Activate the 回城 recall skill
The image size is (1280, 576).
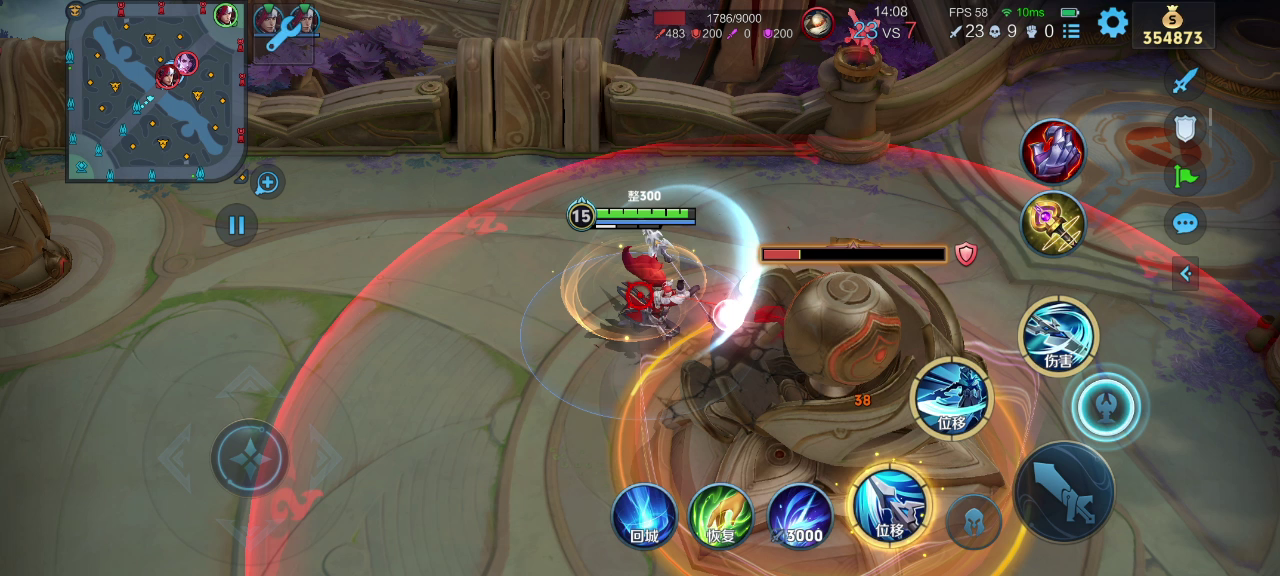click(644, 516)
